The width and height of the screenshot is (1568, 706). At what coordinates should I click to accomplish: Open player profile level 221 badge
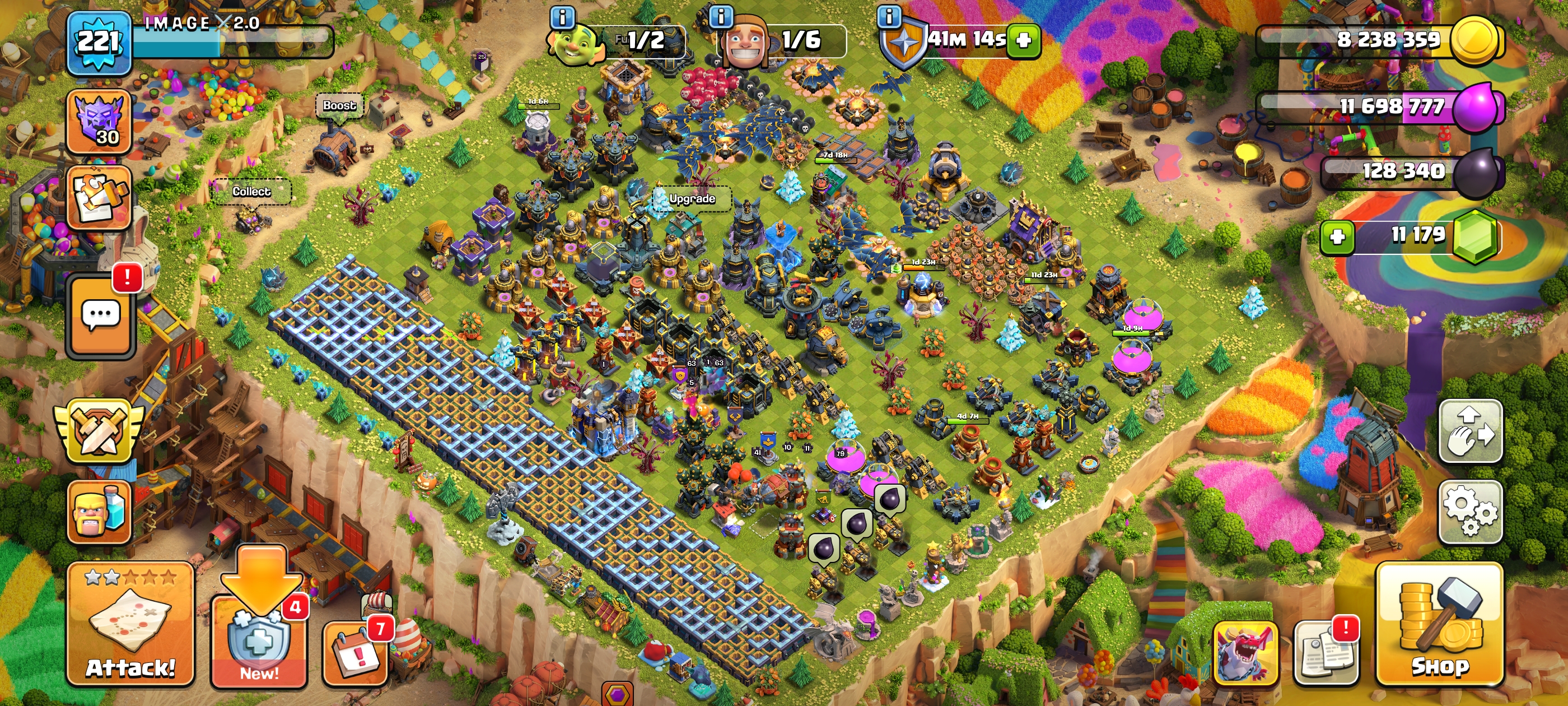(x=99, y=43)
